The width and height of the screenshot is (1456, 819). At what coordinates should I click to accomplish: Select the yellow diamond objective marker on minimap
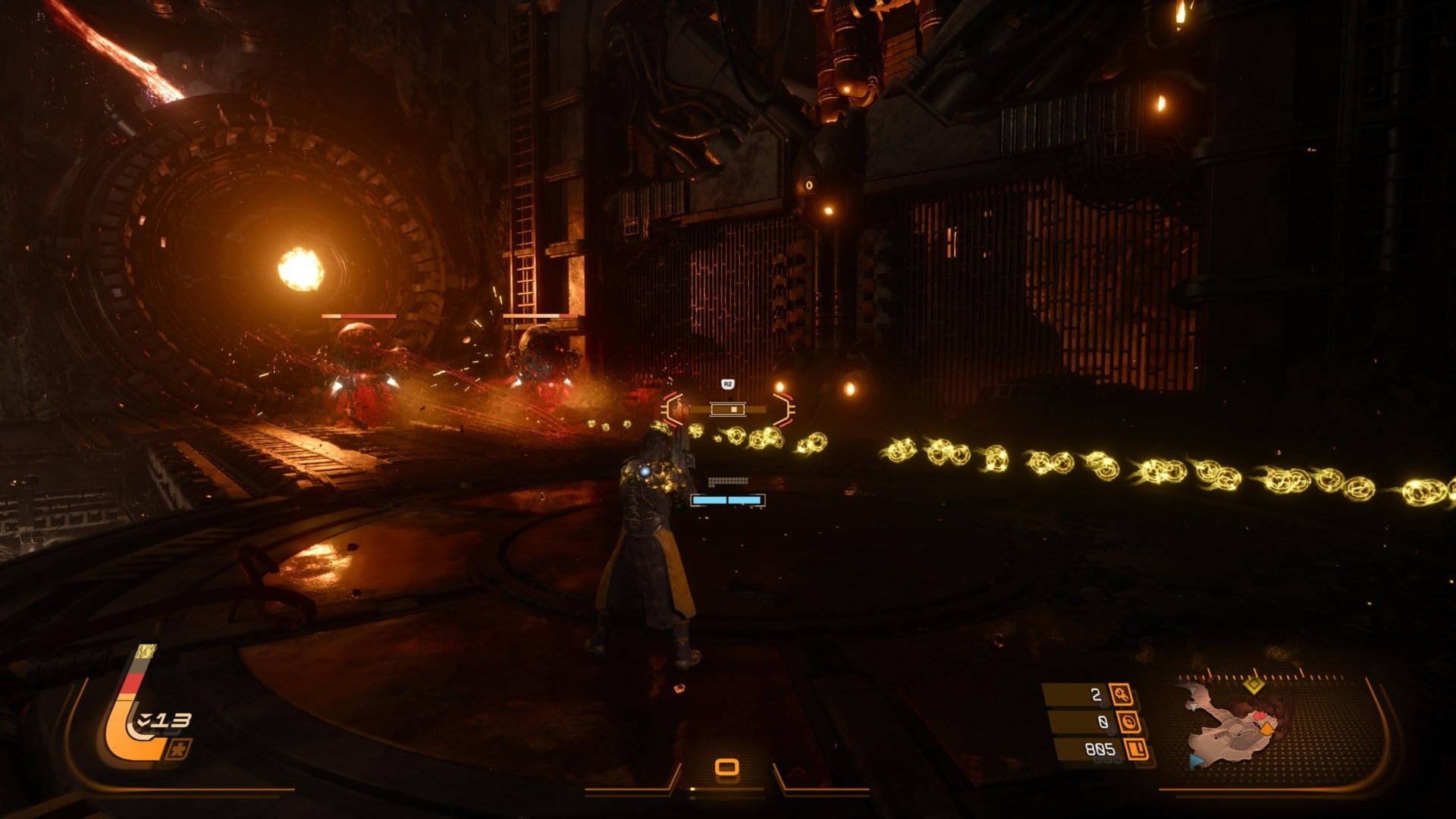tap(1254, 686)
